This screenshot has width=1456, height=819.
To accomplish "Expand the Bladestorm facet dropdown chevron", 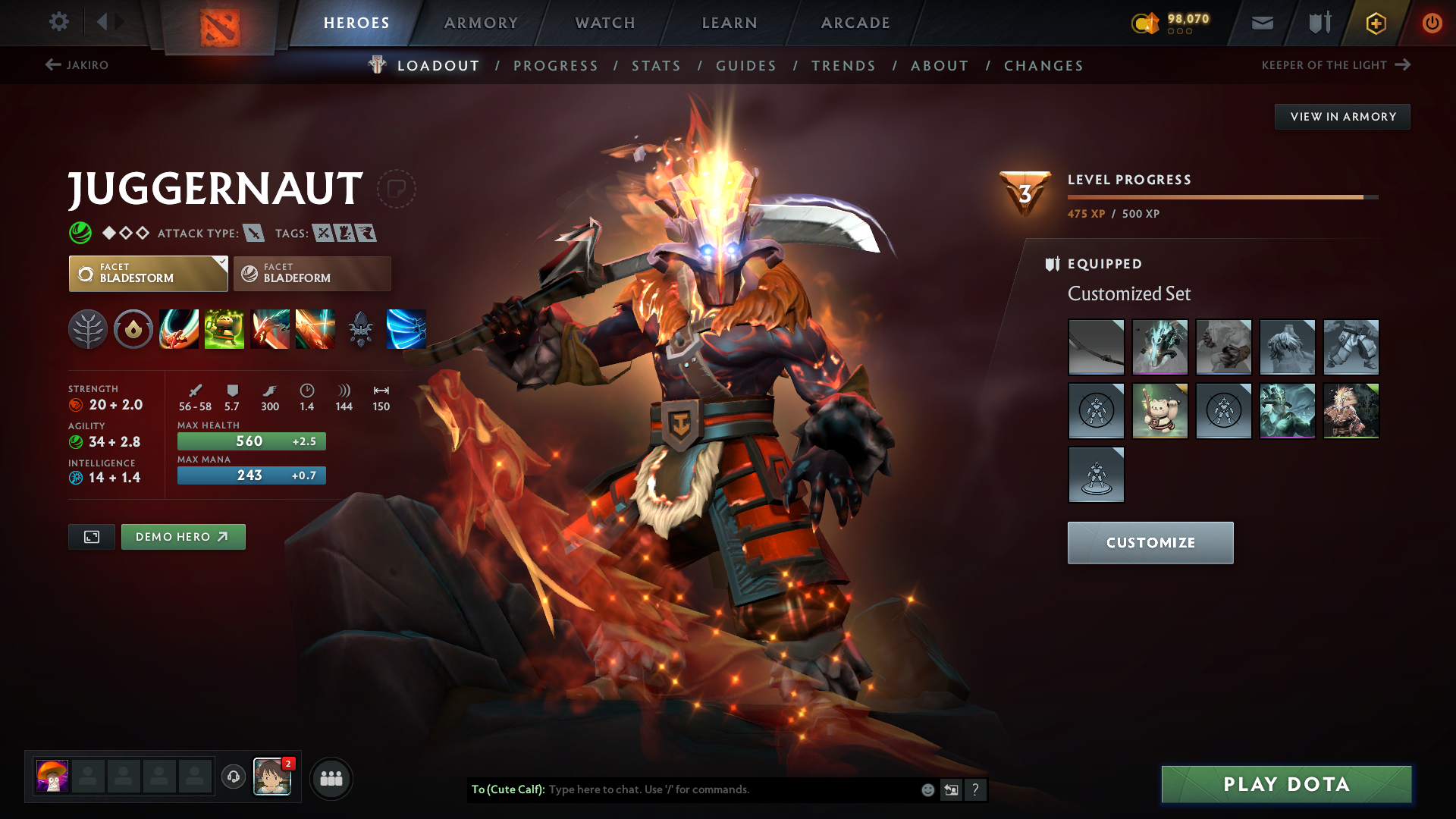I will point(221,262).
